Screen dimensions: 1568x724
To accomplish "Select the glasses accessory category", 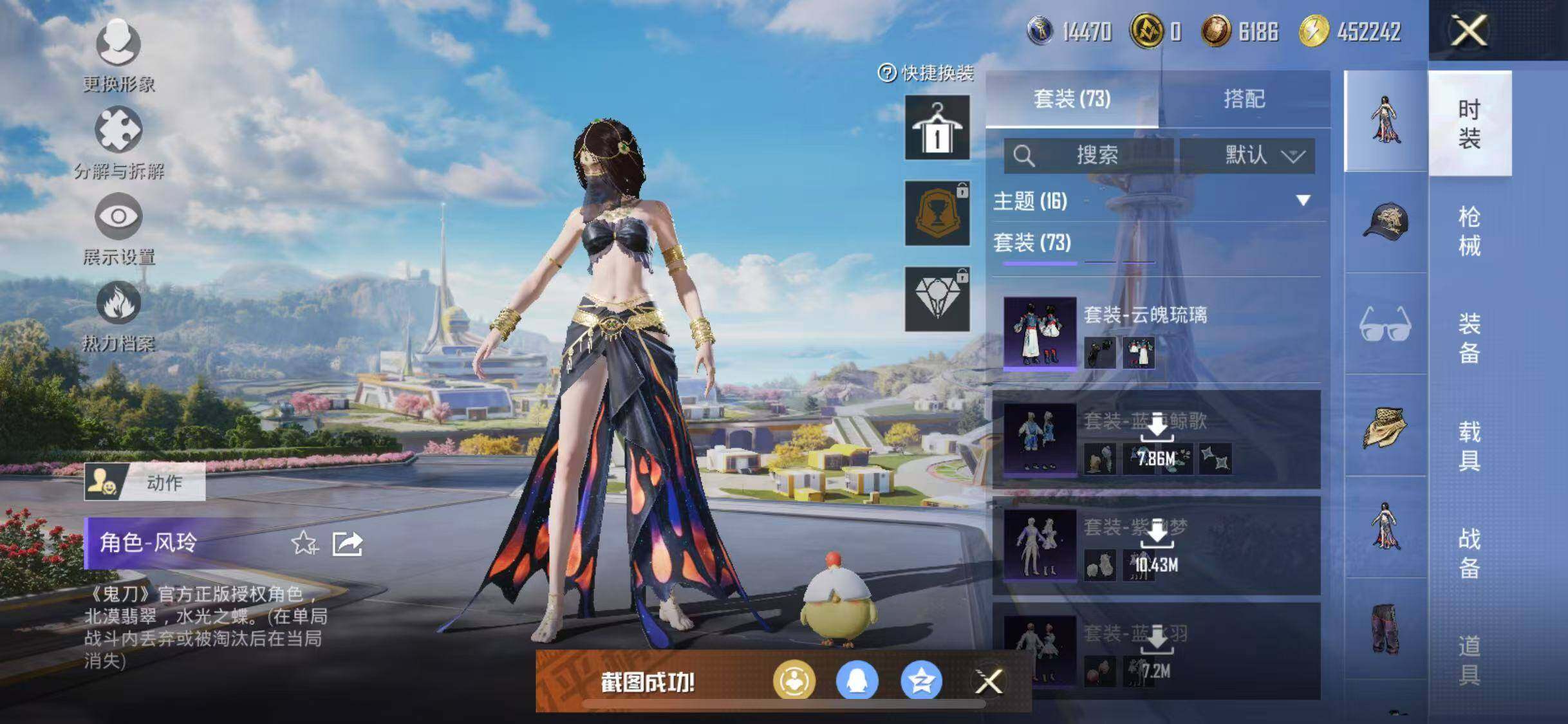I will click(x=1385, y=324).
